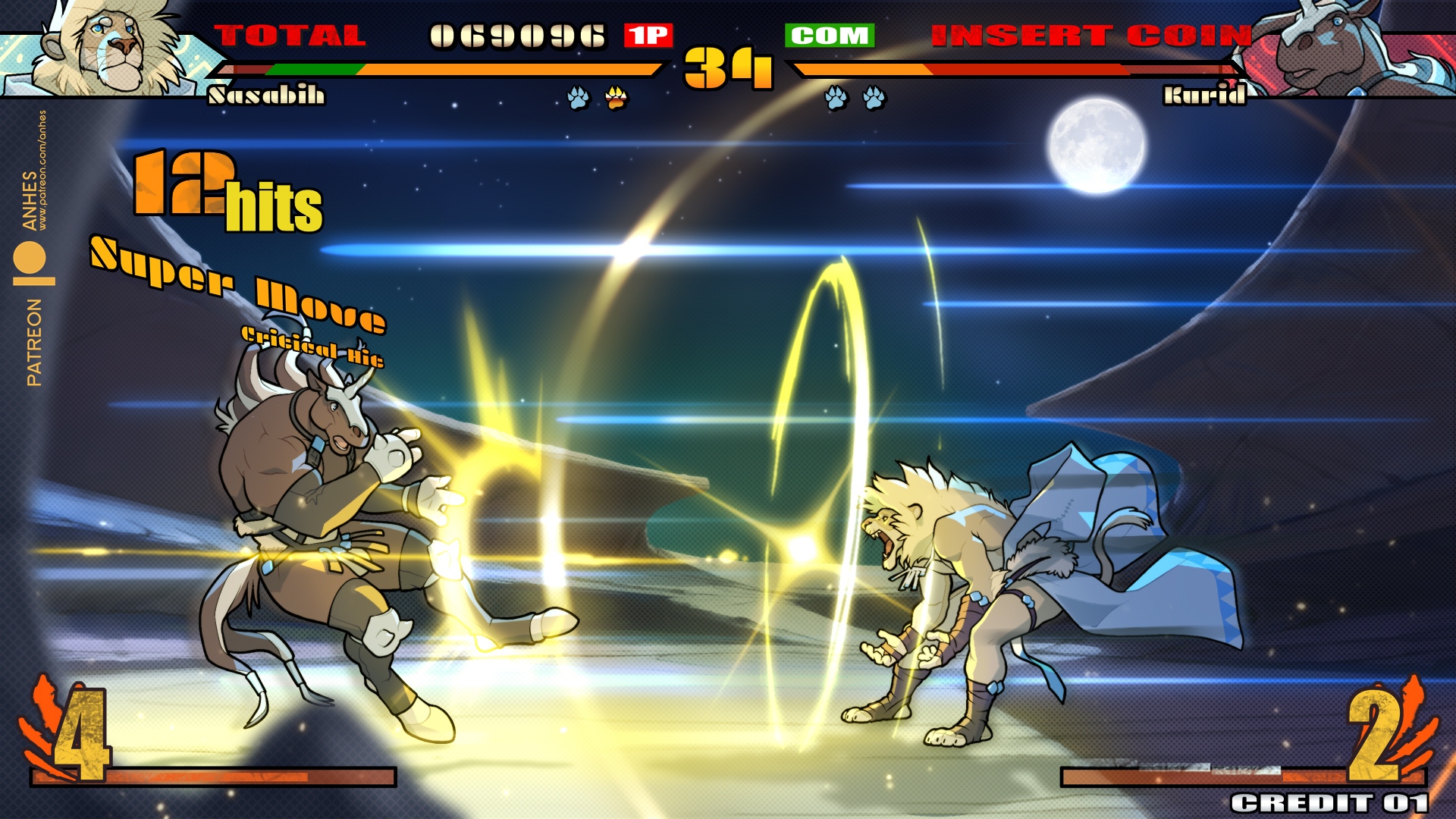Open the www.patreon.com/anhes link
This screenshot has height=819, width=1456.
[42, 170]
